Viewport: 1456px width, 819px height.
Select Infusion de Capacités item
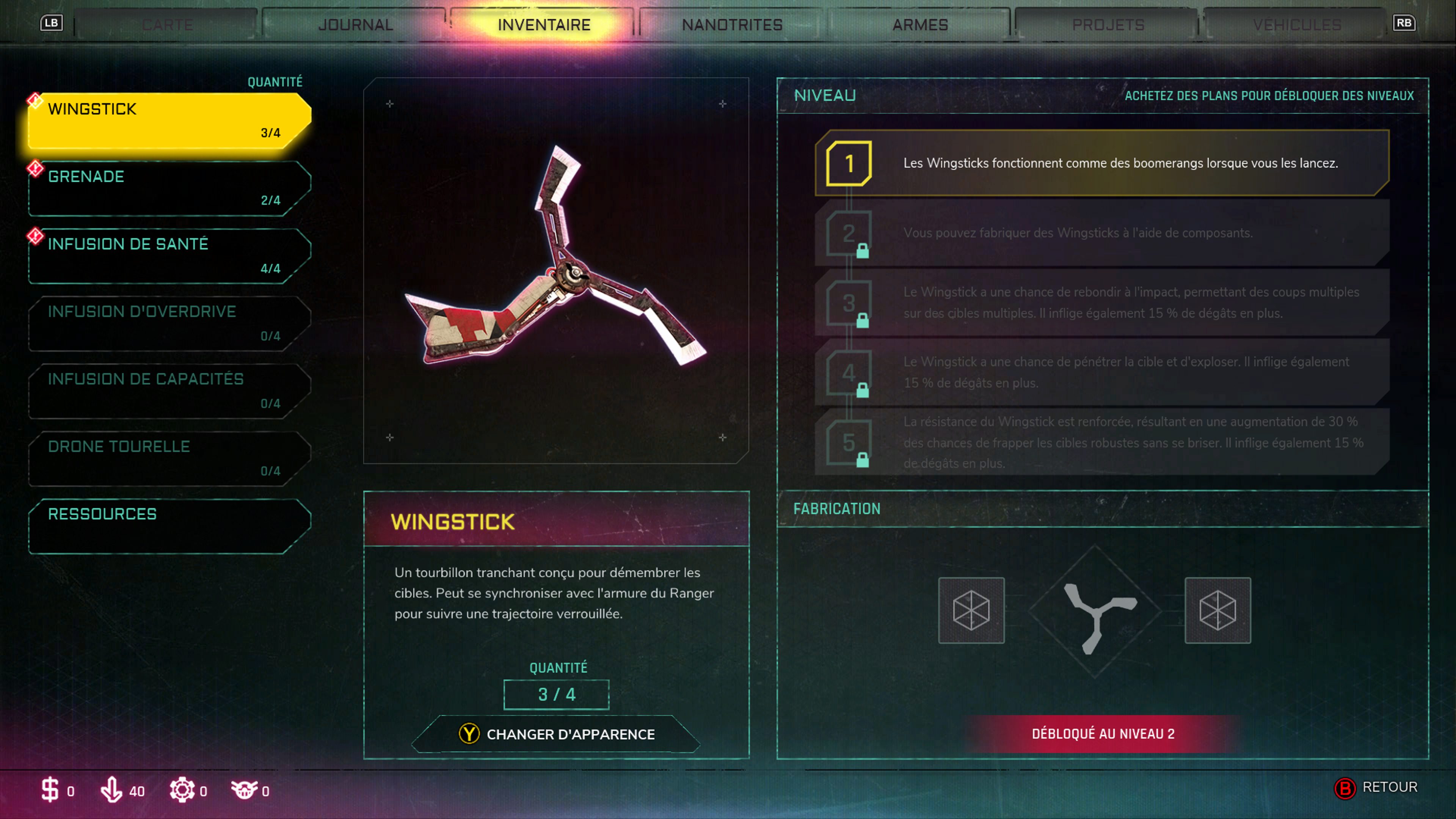click(x=169, y=391)
